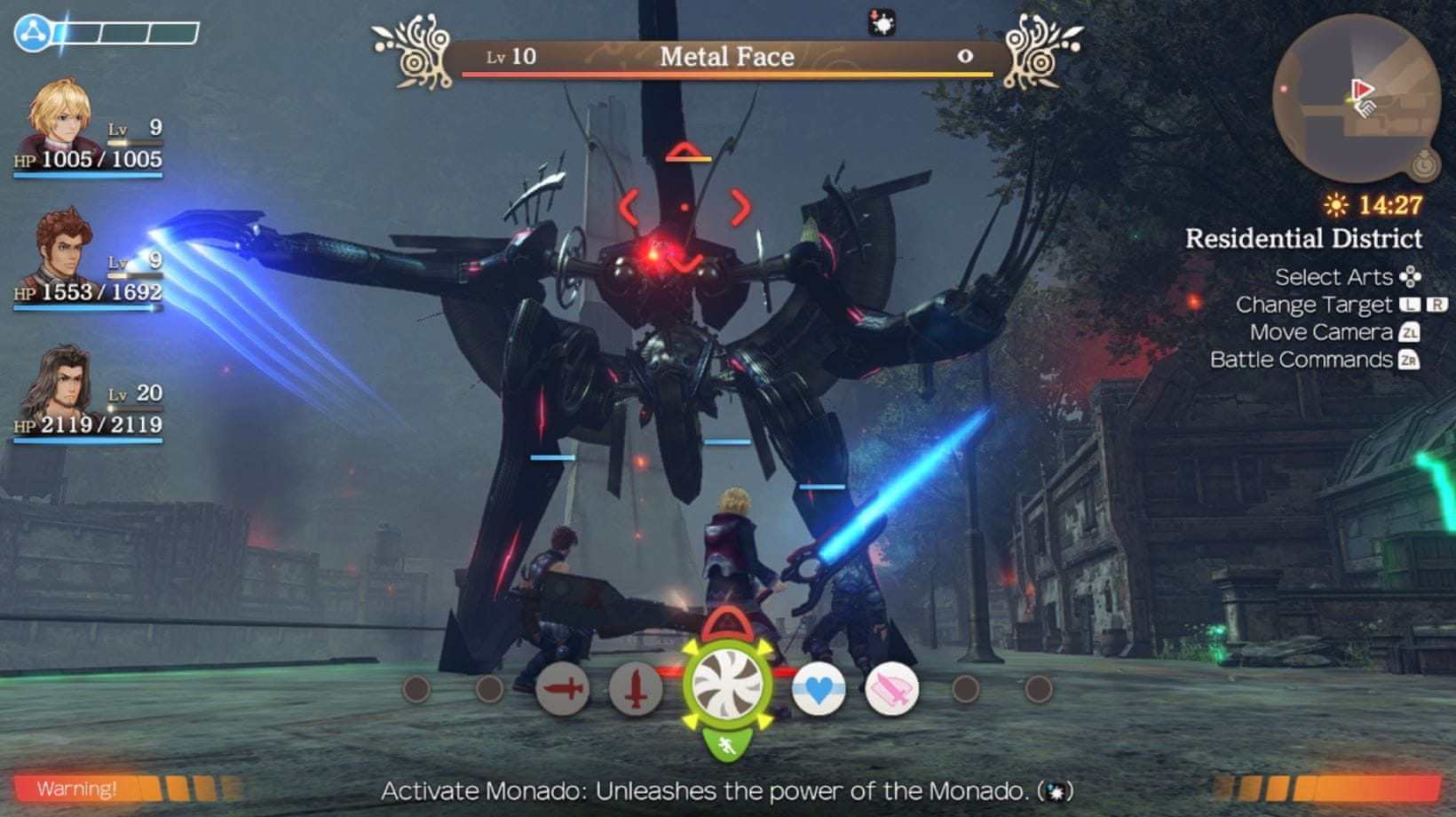Select Shulk's blond party portrait
This screenshot has width=1456, height=817.
[x=59, y=116]
